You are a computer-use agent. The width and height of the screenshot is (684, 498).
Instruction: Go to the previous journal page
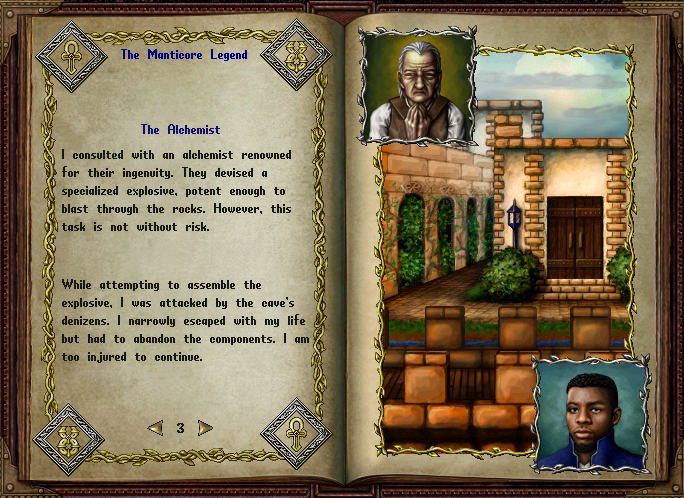pos(155,428)
